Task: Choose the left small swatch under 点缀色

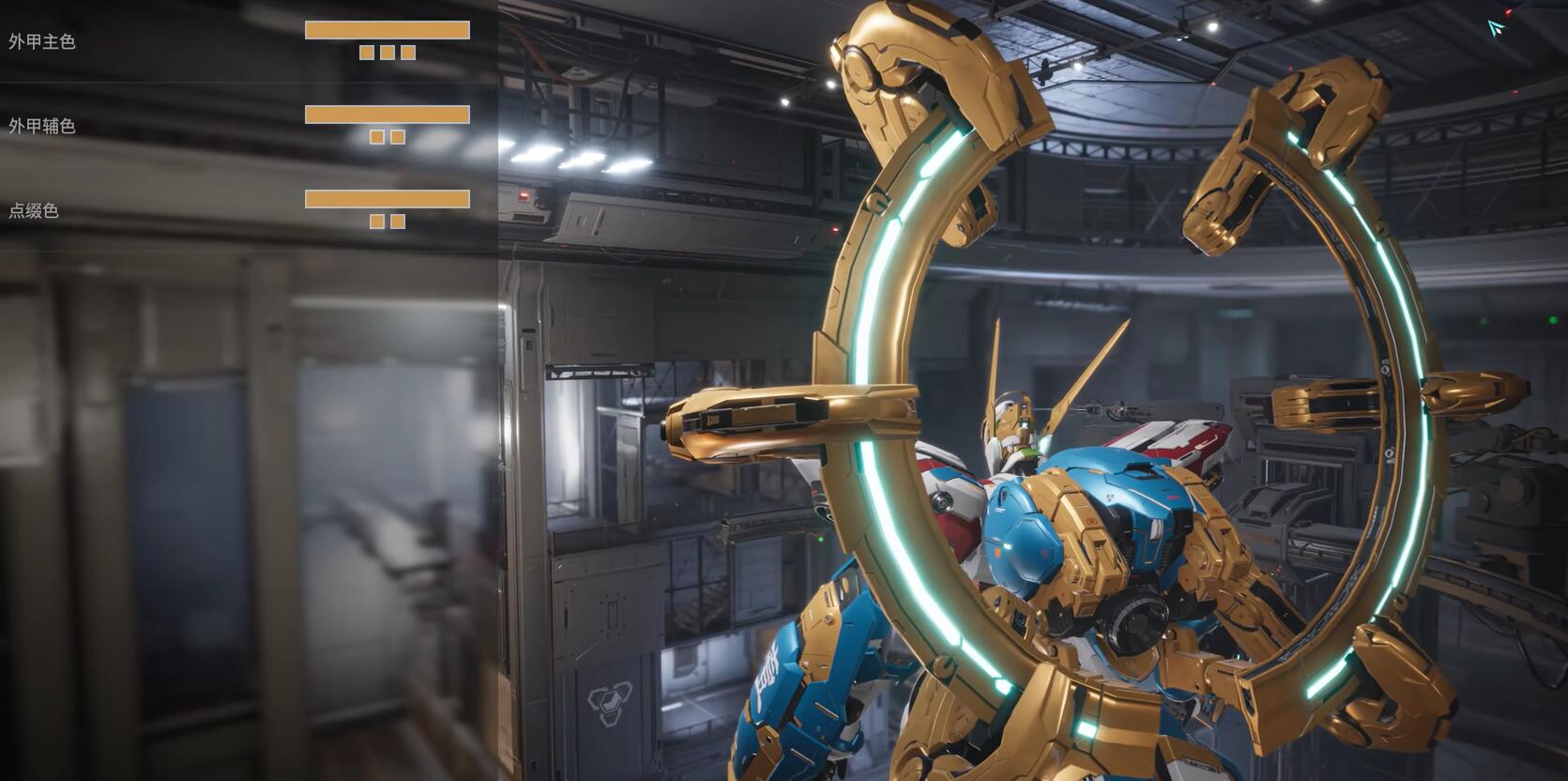Action: pyautogui.click(x=377, y=222)
